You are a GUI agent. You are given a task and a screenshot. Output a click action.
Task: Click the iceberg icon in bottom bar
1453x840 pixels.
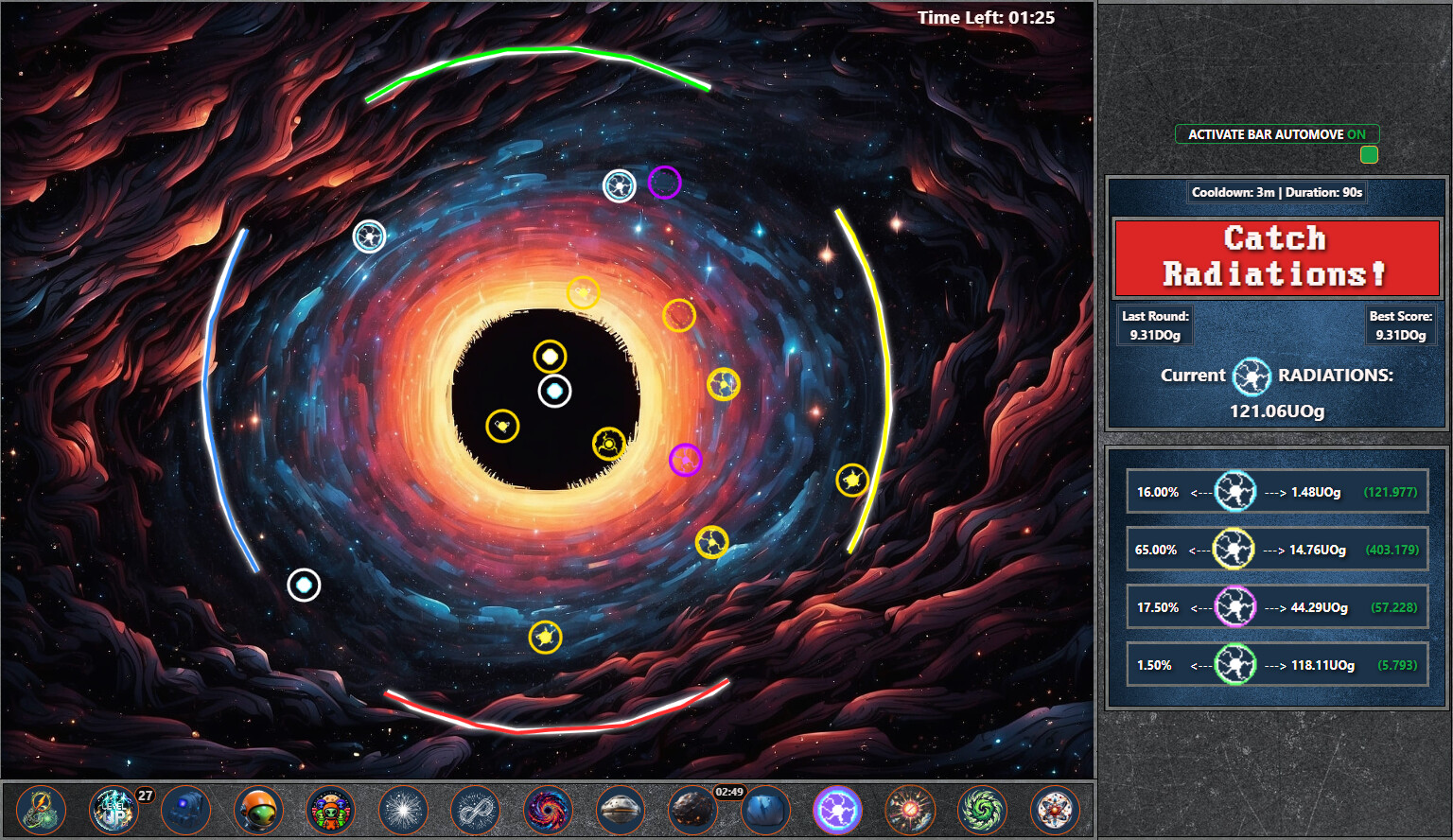pyautogui.click(x=766, y=810)
